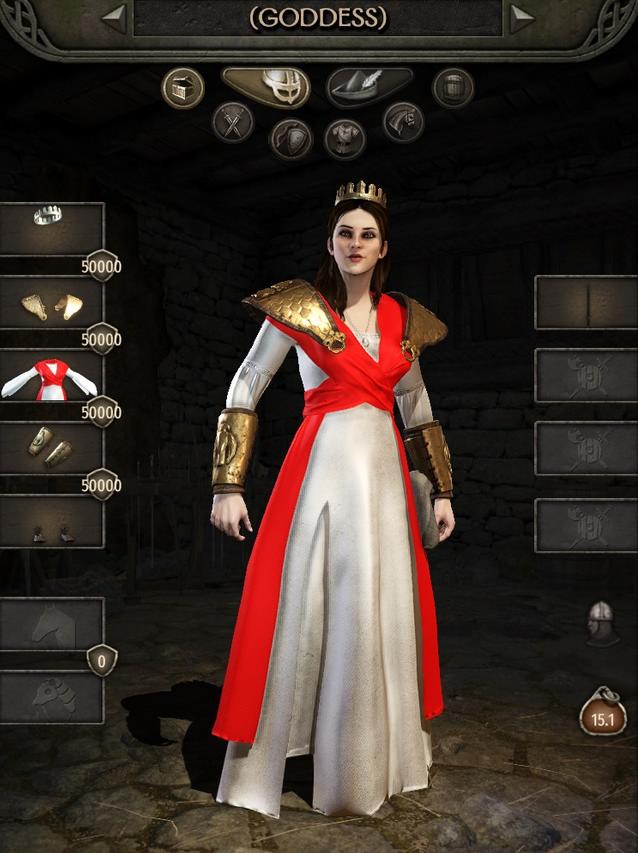Image resolution: width=638 pixels, height=853 pixels.
Task: Click the empty horse mount slot
Action: [52, 625]
